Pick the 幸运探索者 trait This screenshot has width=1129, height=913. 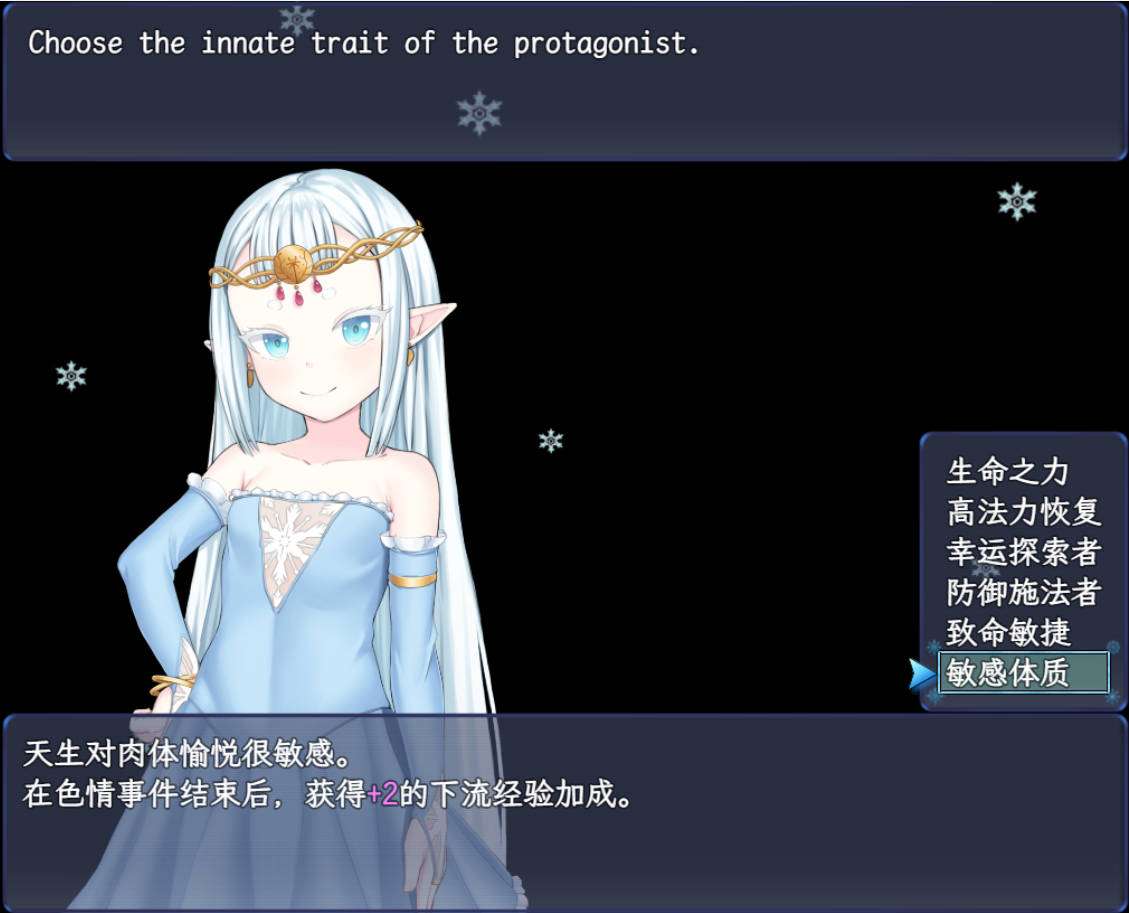pos(1023,552)
